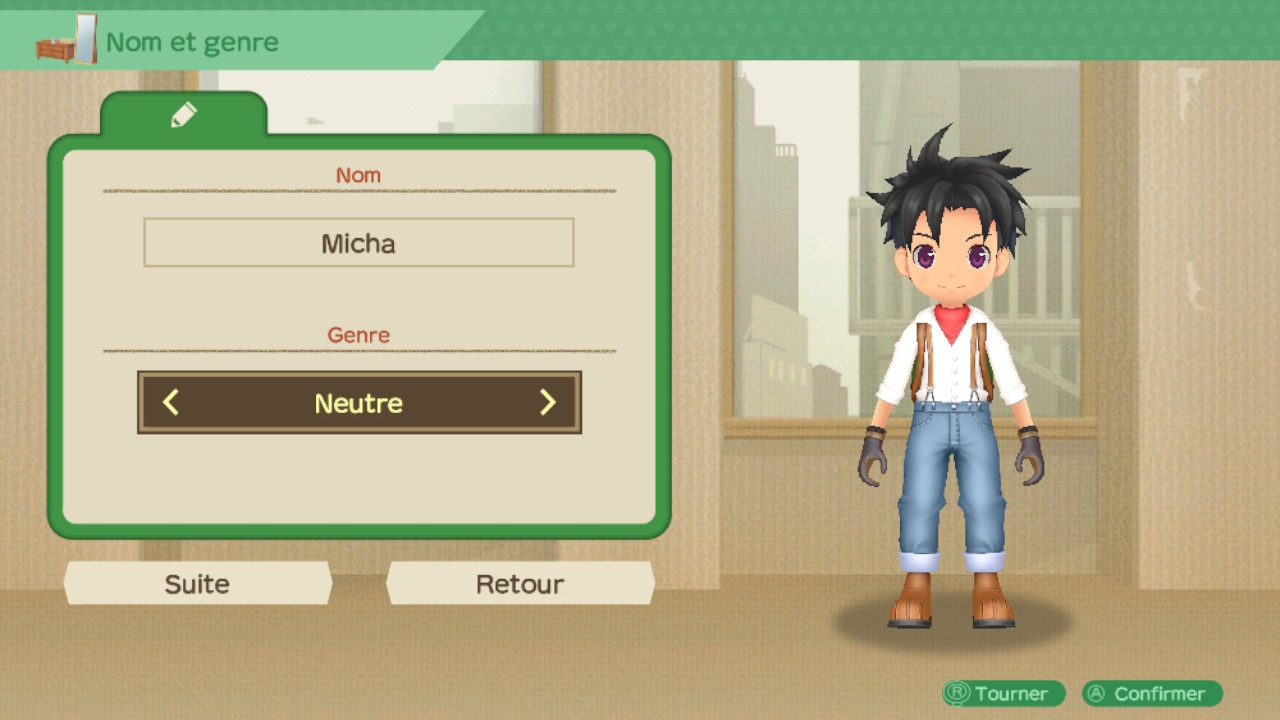Image resolution: width=1280 pixels, height=720 pixels.
Task: Open the pencil tab above the panel
Action: click(184, 115)
